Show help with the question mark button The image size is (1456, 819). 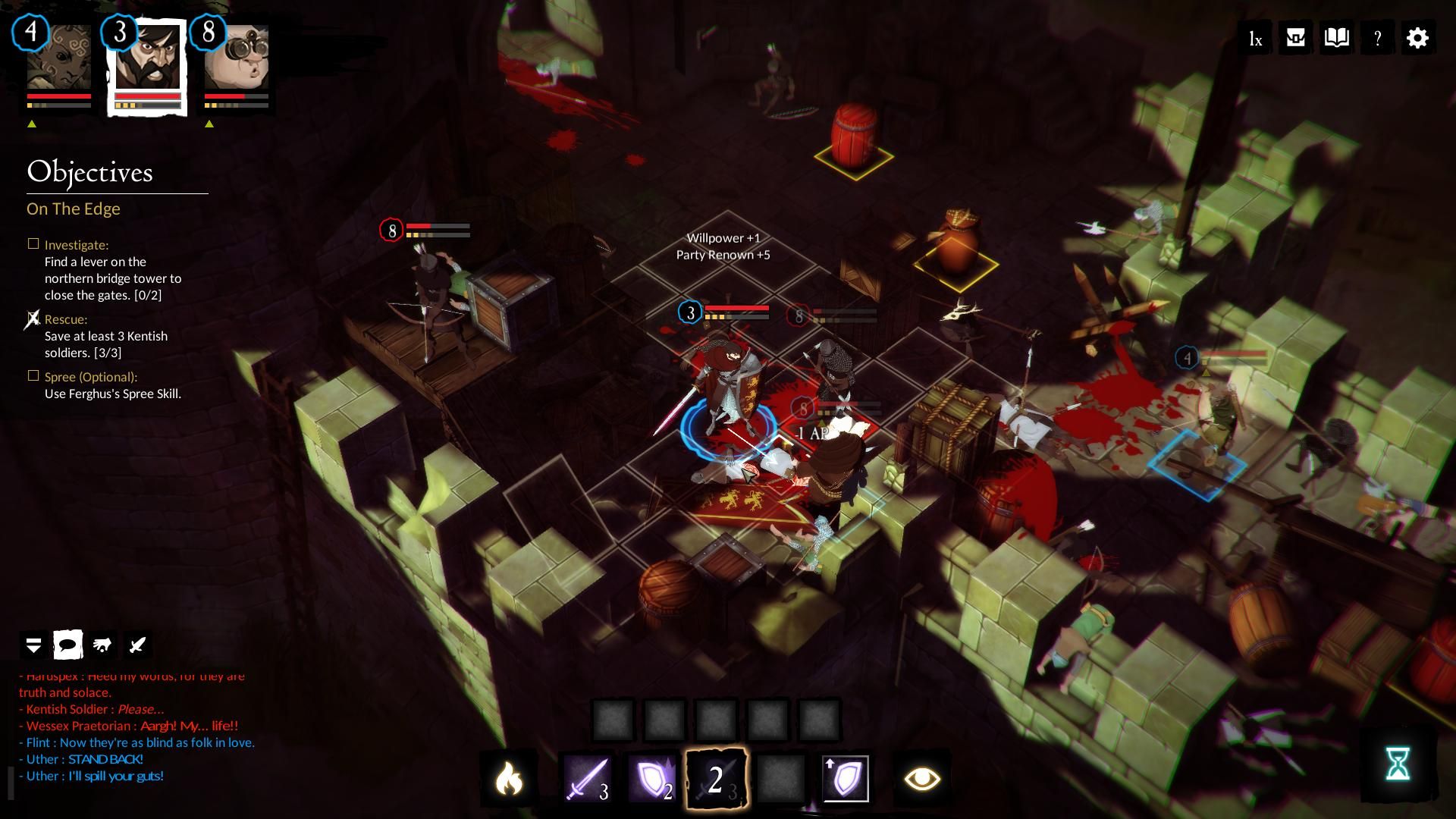tap(1377, 39)
